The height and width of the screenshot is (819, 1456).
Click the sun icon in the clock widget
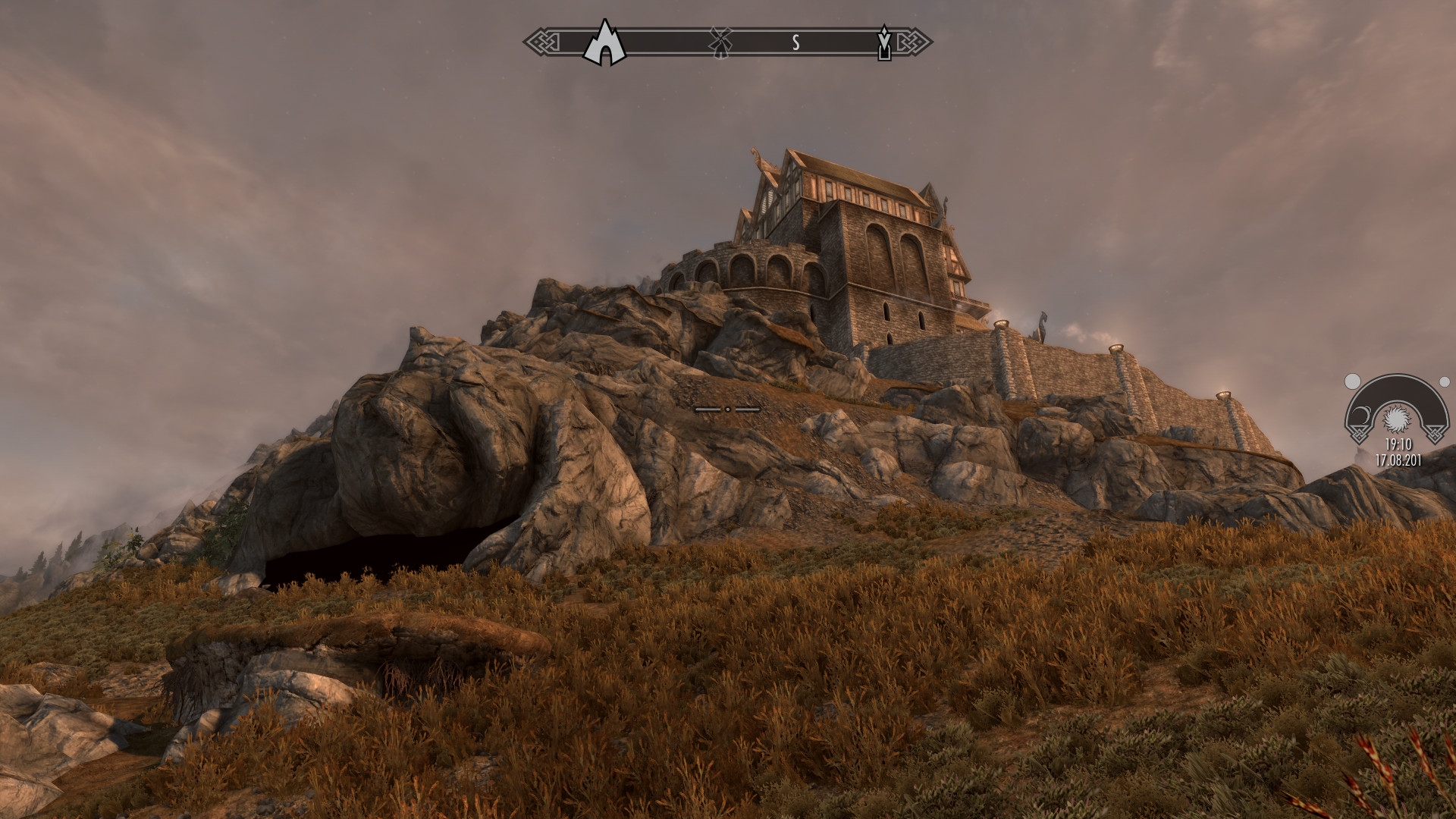pos(1397,418)
